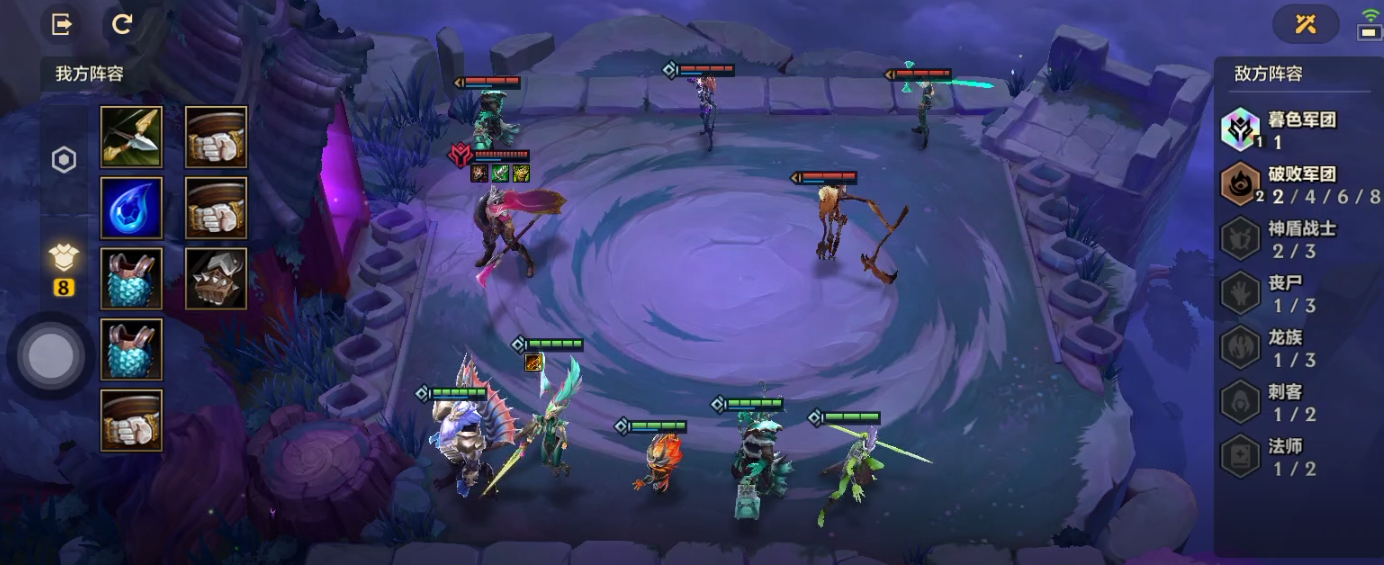The height and width of the screenshot is (565, 1384).
Task: Open the 我方阵容 panel header
Action: tap(90, 74)
